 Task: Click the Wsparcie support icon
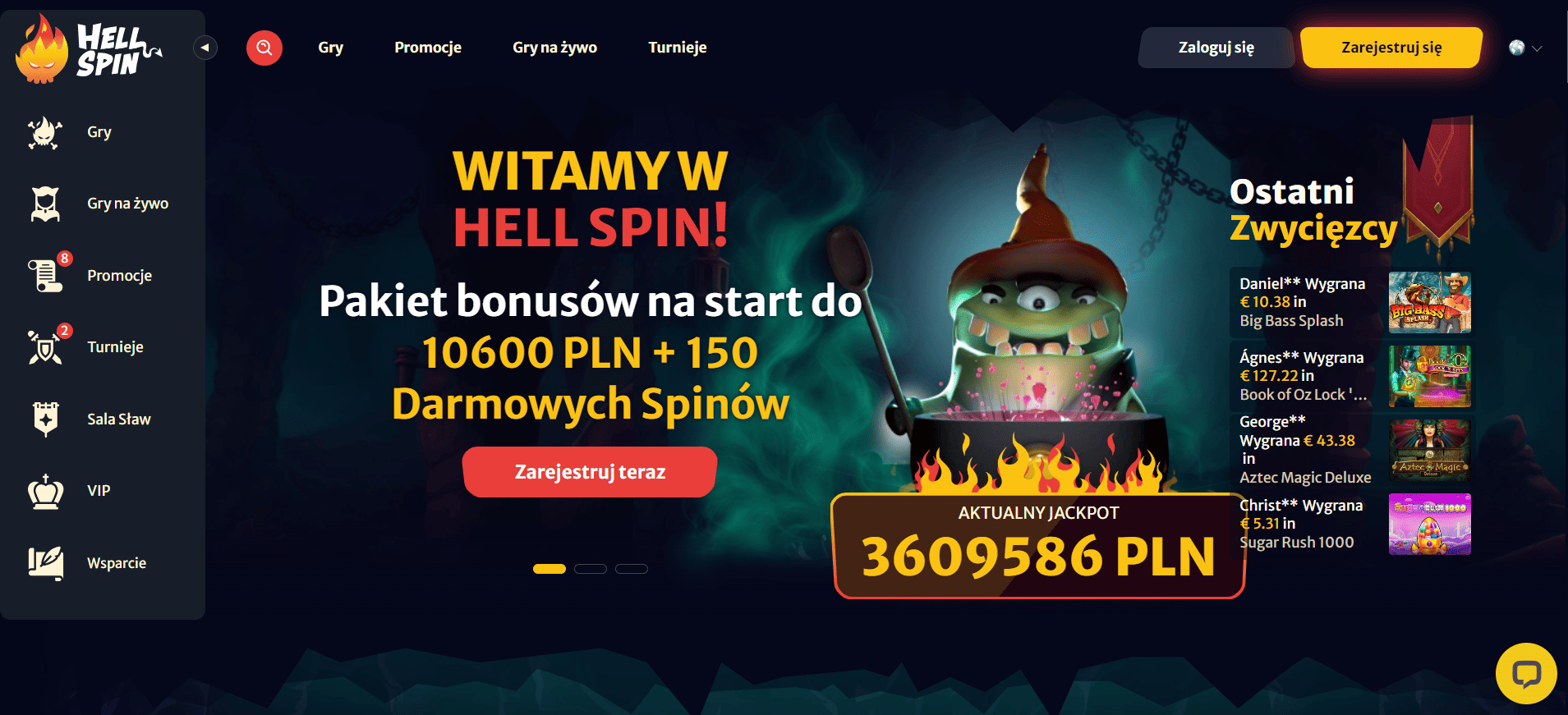[x=45, y=563]
